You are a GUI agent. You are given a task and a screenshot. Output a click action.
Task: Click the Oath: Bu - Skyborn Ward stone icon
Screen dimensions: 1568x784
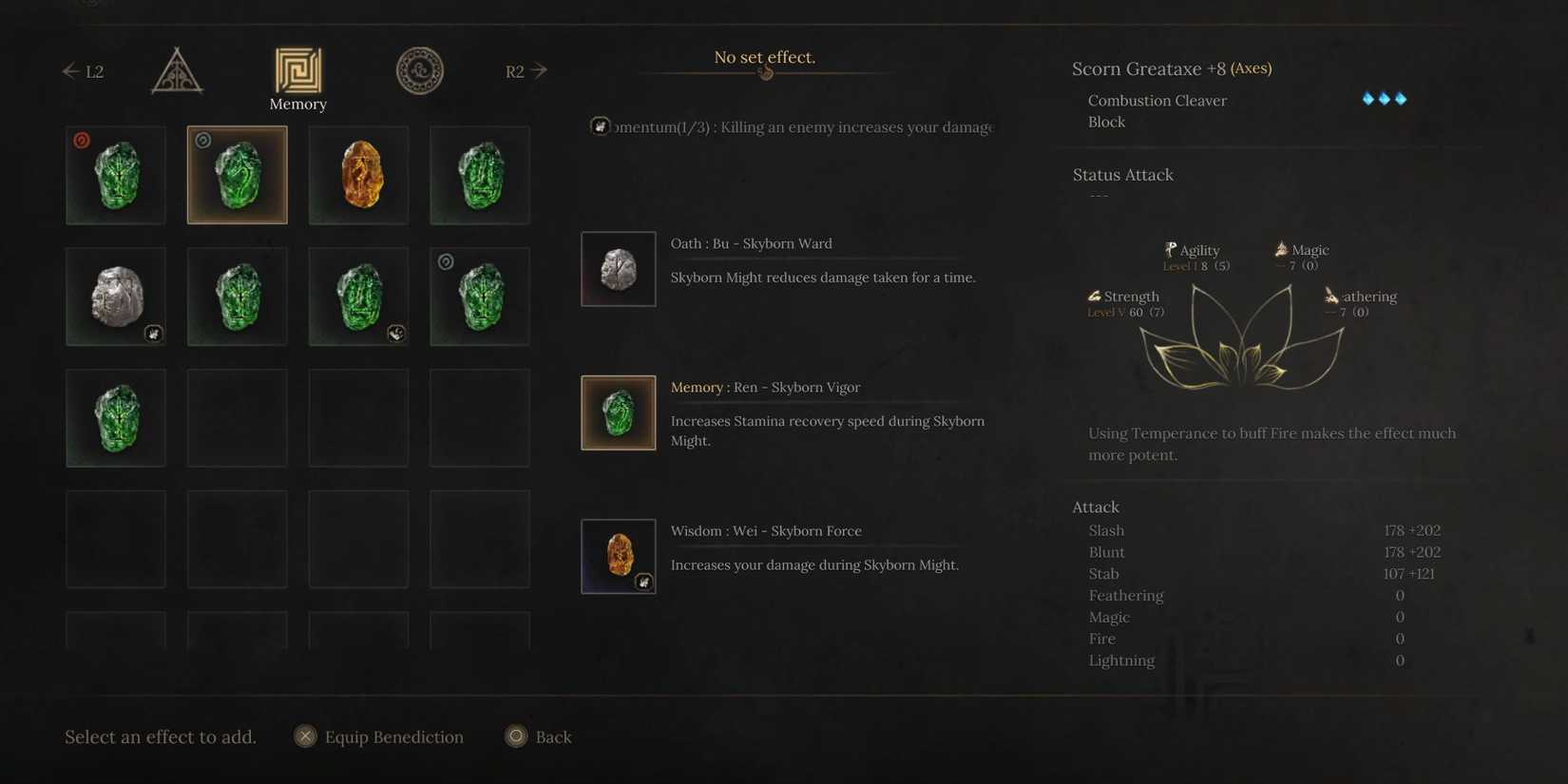coord(618,269)
